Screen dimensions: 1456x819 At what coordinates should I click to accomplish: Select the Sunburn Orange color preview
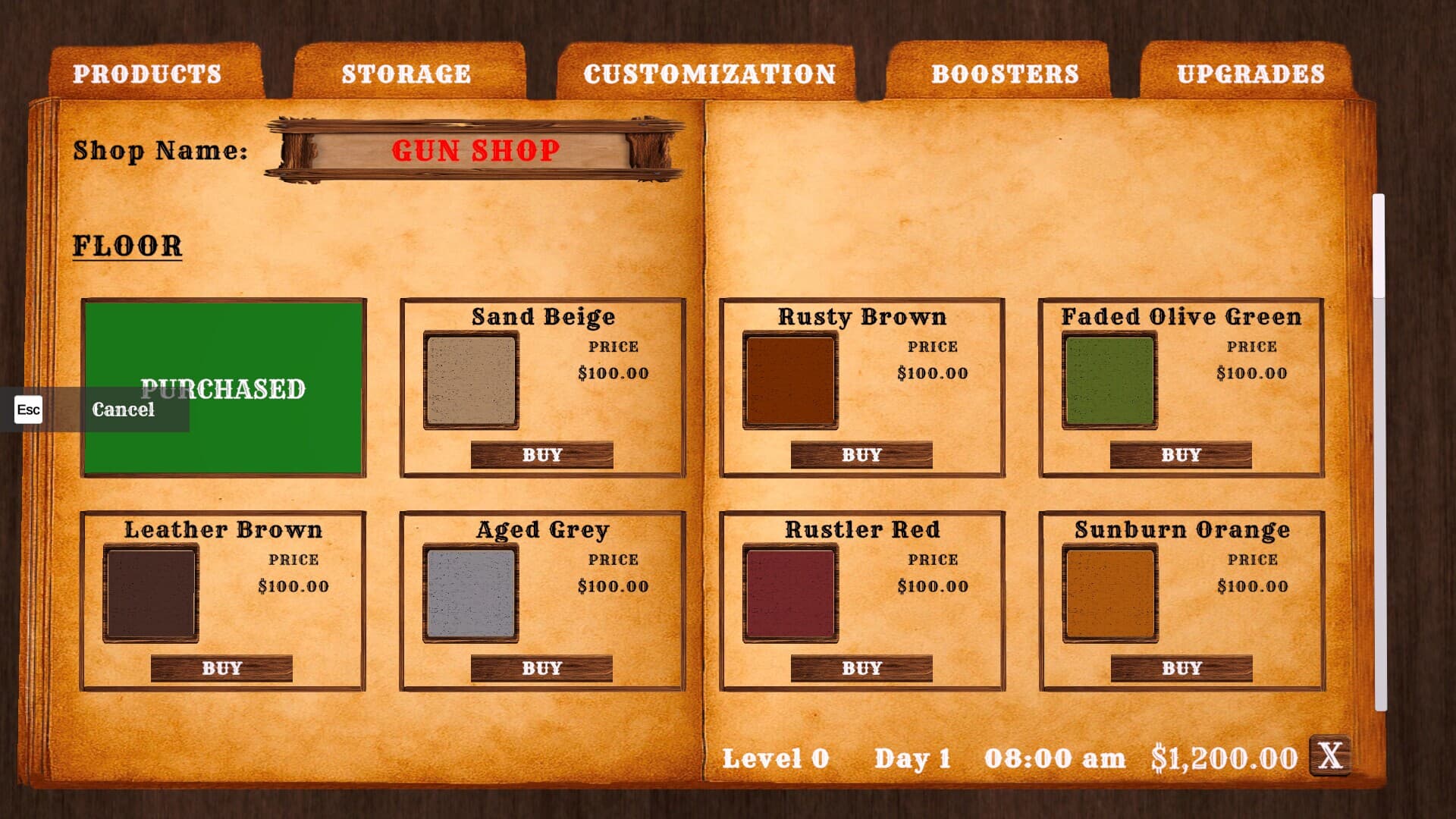click(1109, 592)
